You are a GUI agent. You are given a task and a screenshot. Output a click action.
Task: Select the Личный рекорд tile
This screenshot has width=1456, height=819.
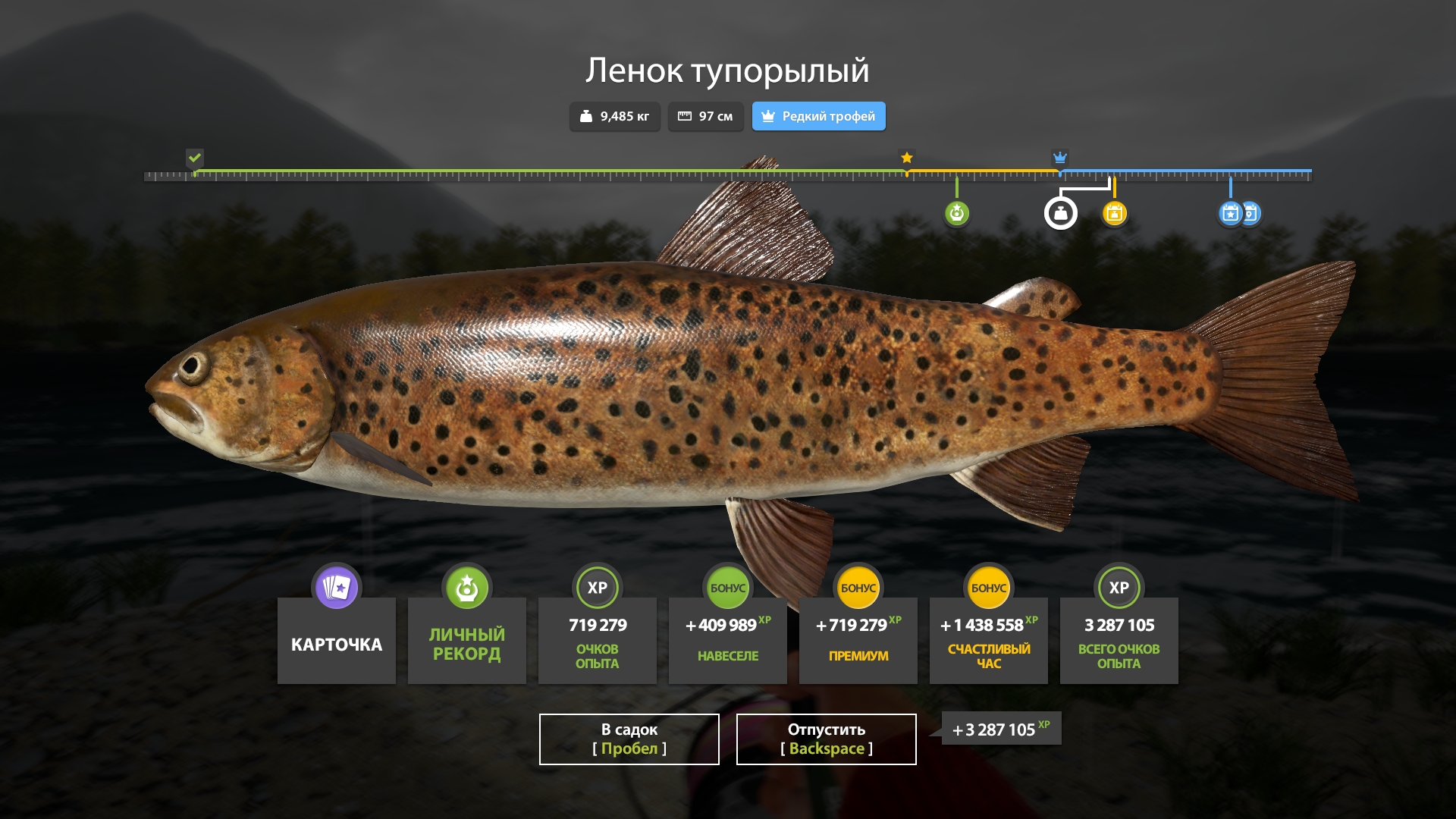[x=467, y=639]
